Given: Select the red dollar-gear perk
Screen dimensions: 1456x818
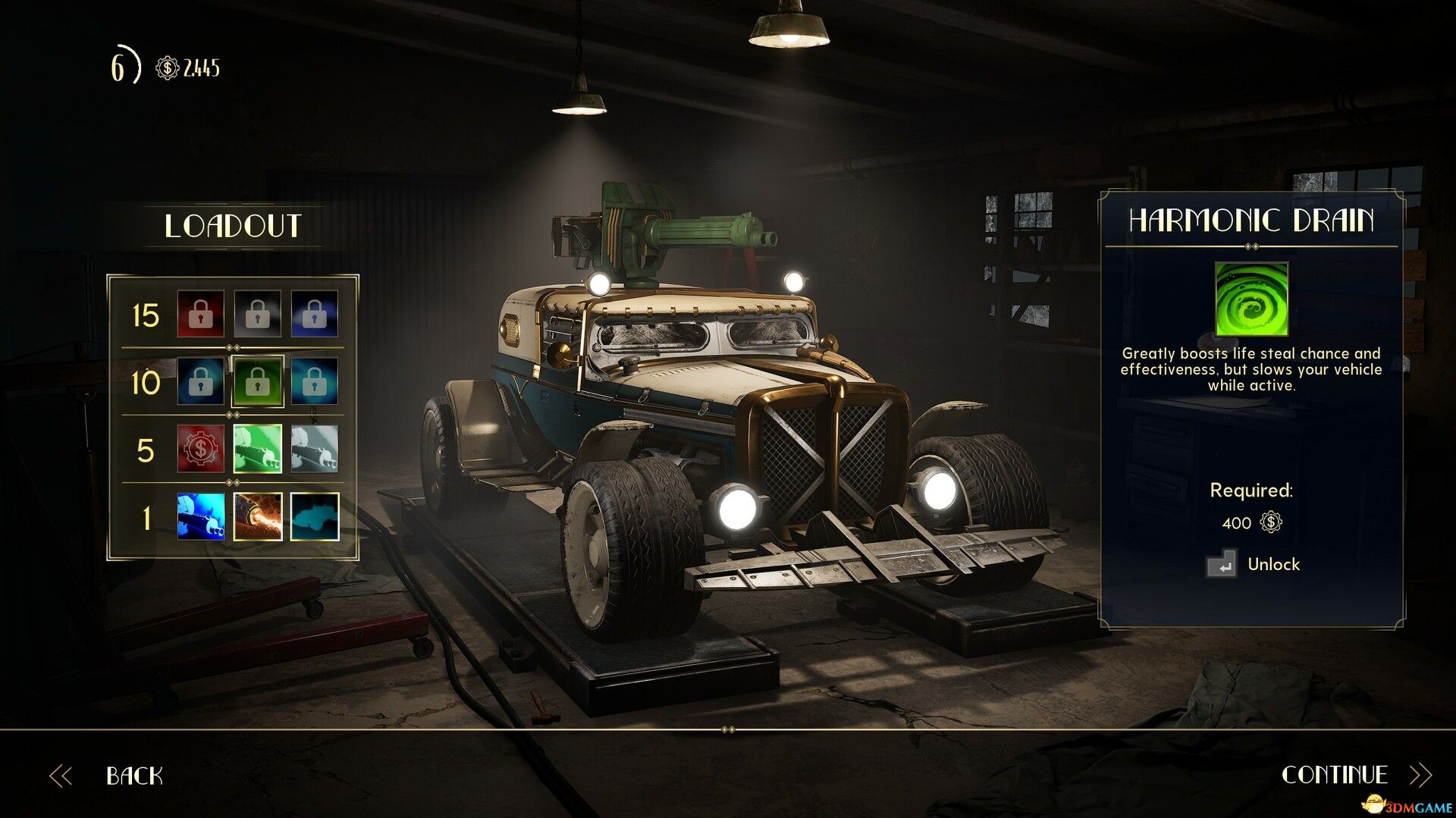Looking at the screenshot, I should (x=201, y=449).
